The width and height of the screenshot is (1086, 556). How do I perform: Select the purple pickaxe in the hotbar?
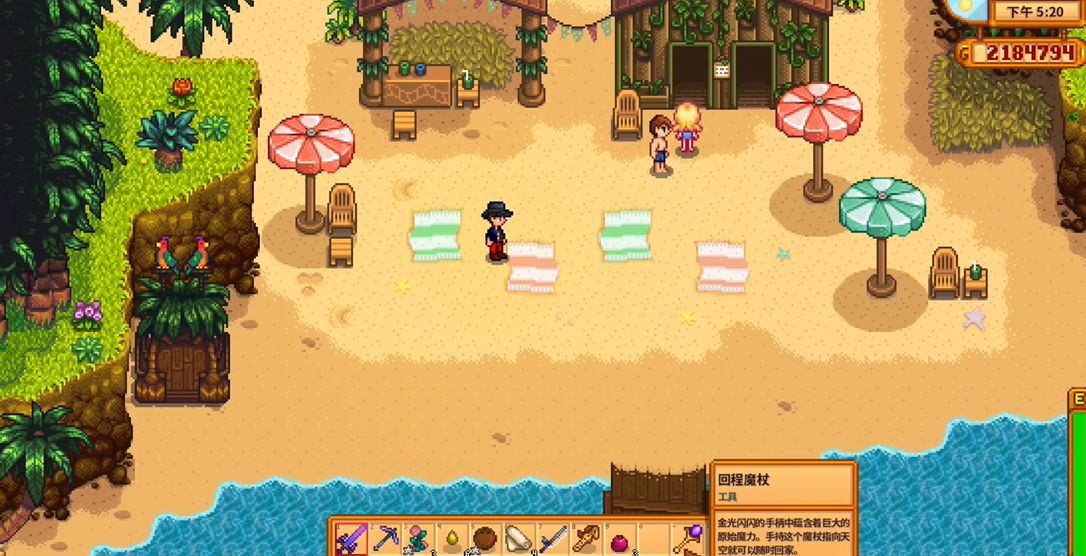[385, 539]
